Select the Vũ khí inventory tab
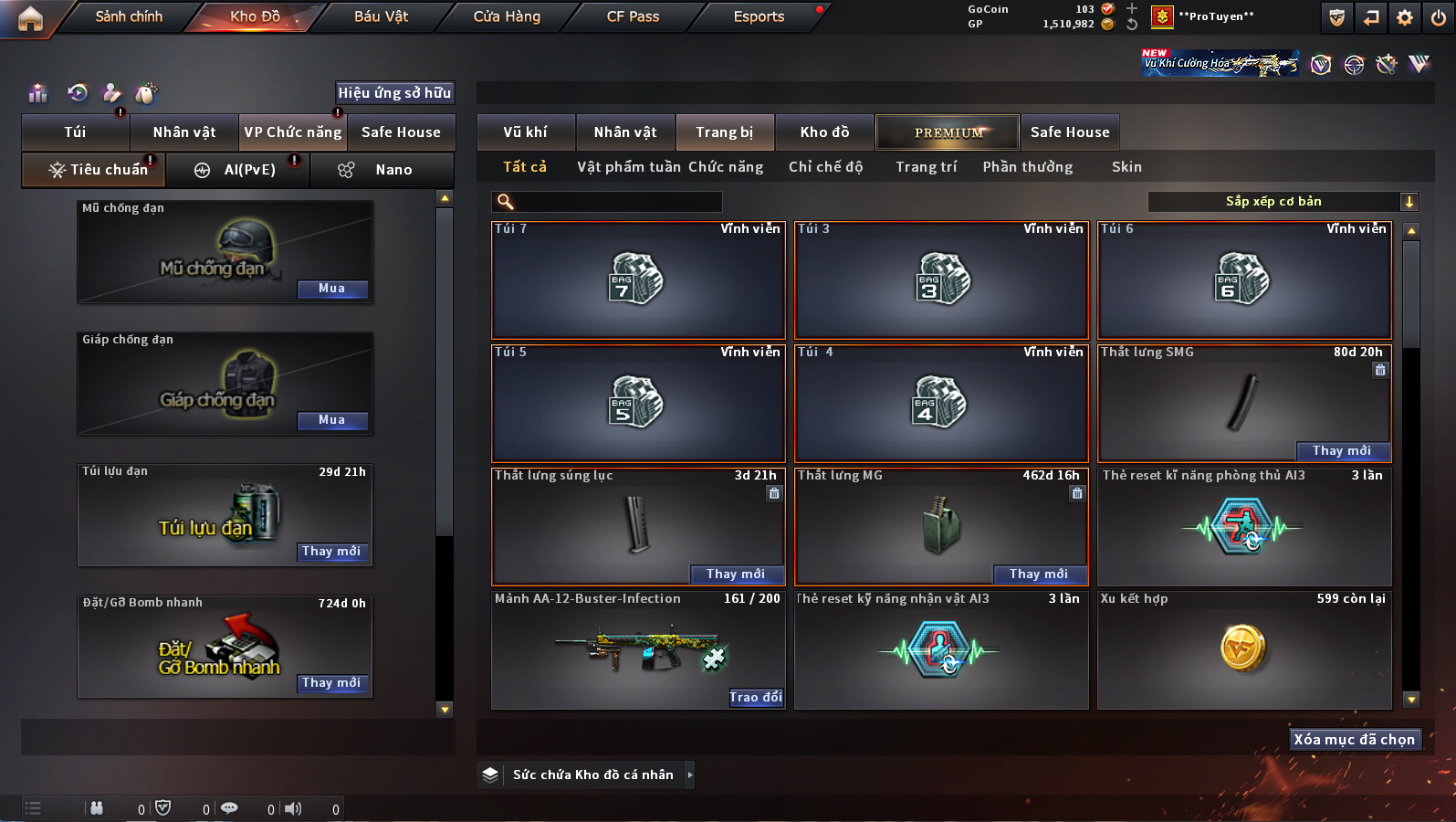Image resolution: width=1456 pixels, height=822 pixels. tap(526, 132)
